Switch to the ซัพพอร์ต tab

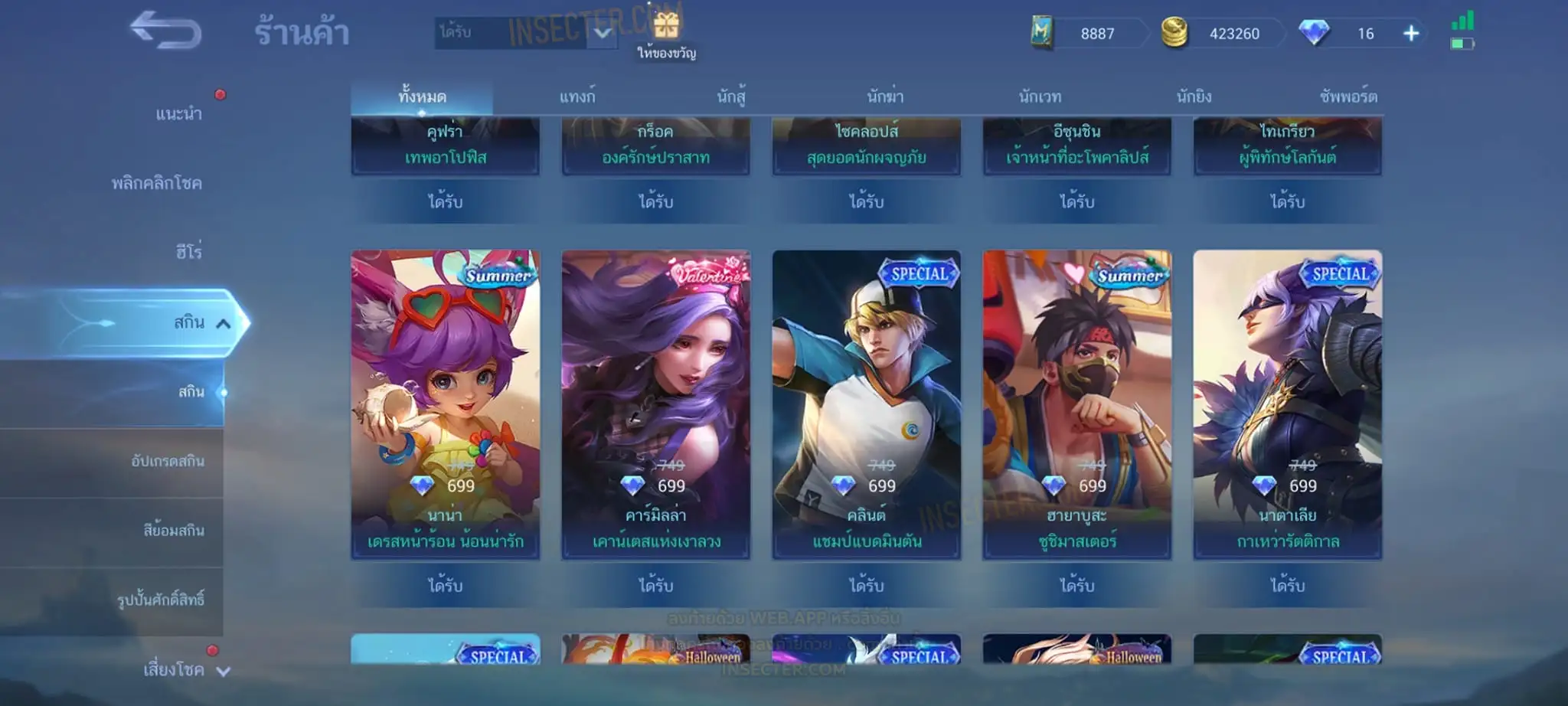pos(1347,97)
